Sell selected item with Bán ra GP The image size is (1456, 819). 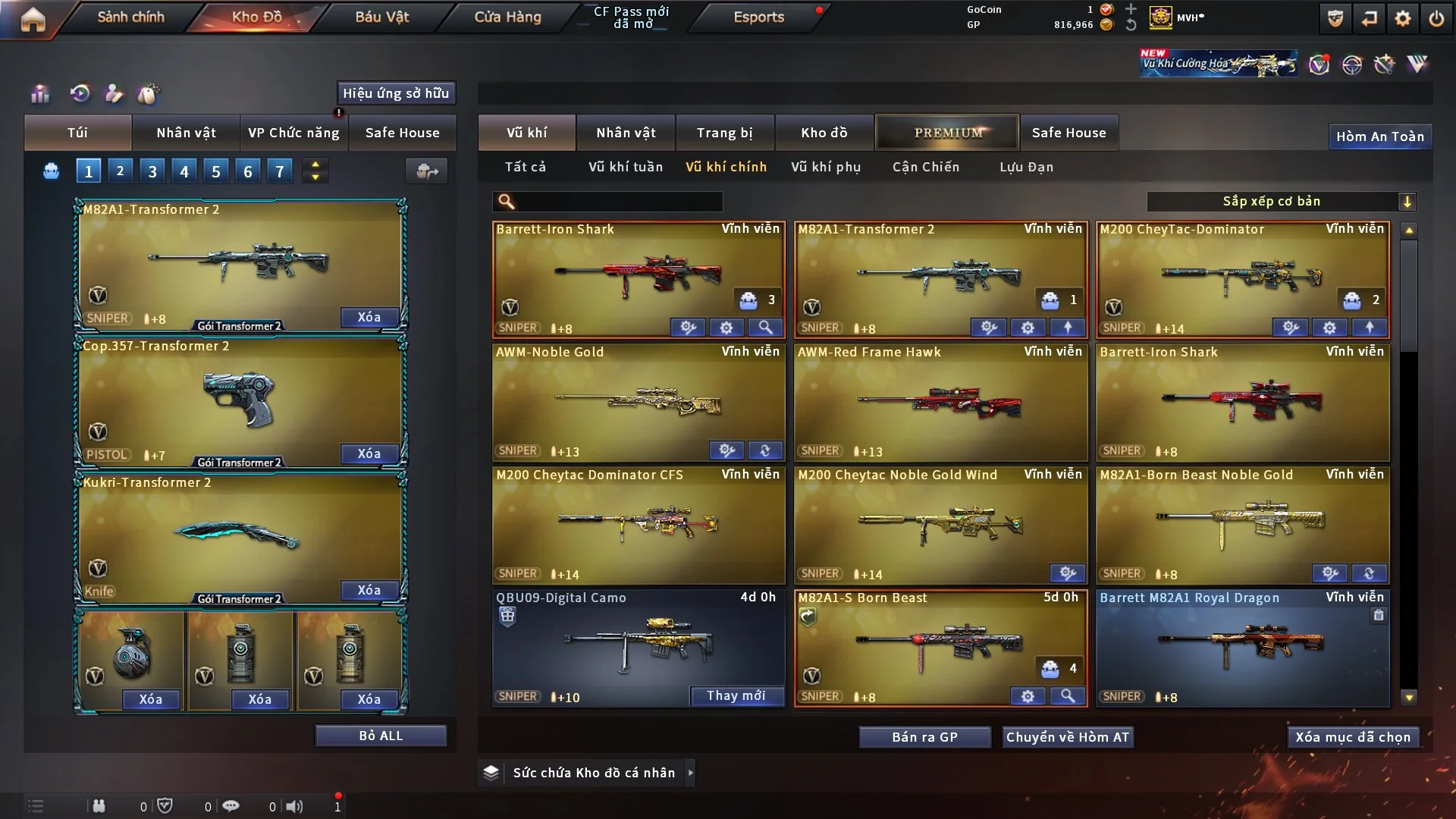(924, 737)
